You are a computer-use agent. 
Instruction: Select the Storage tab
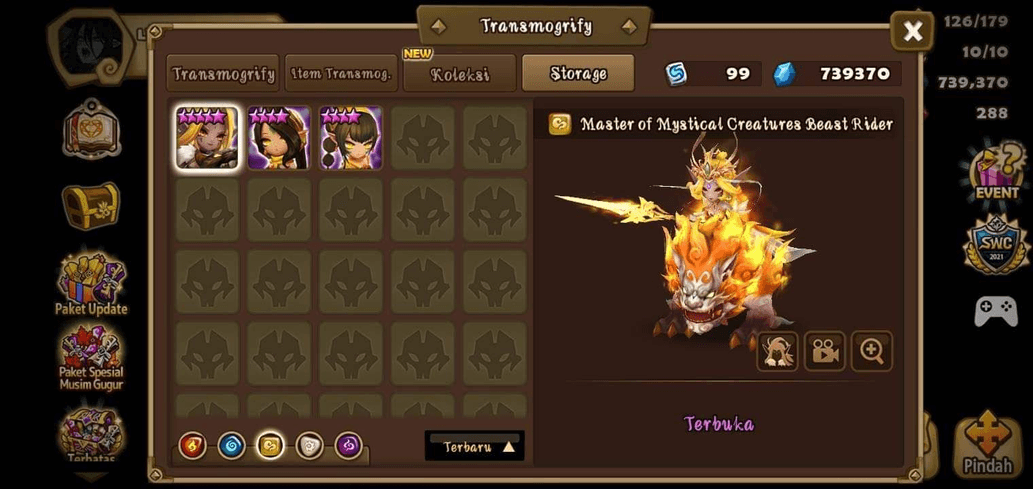coord(578,74)
